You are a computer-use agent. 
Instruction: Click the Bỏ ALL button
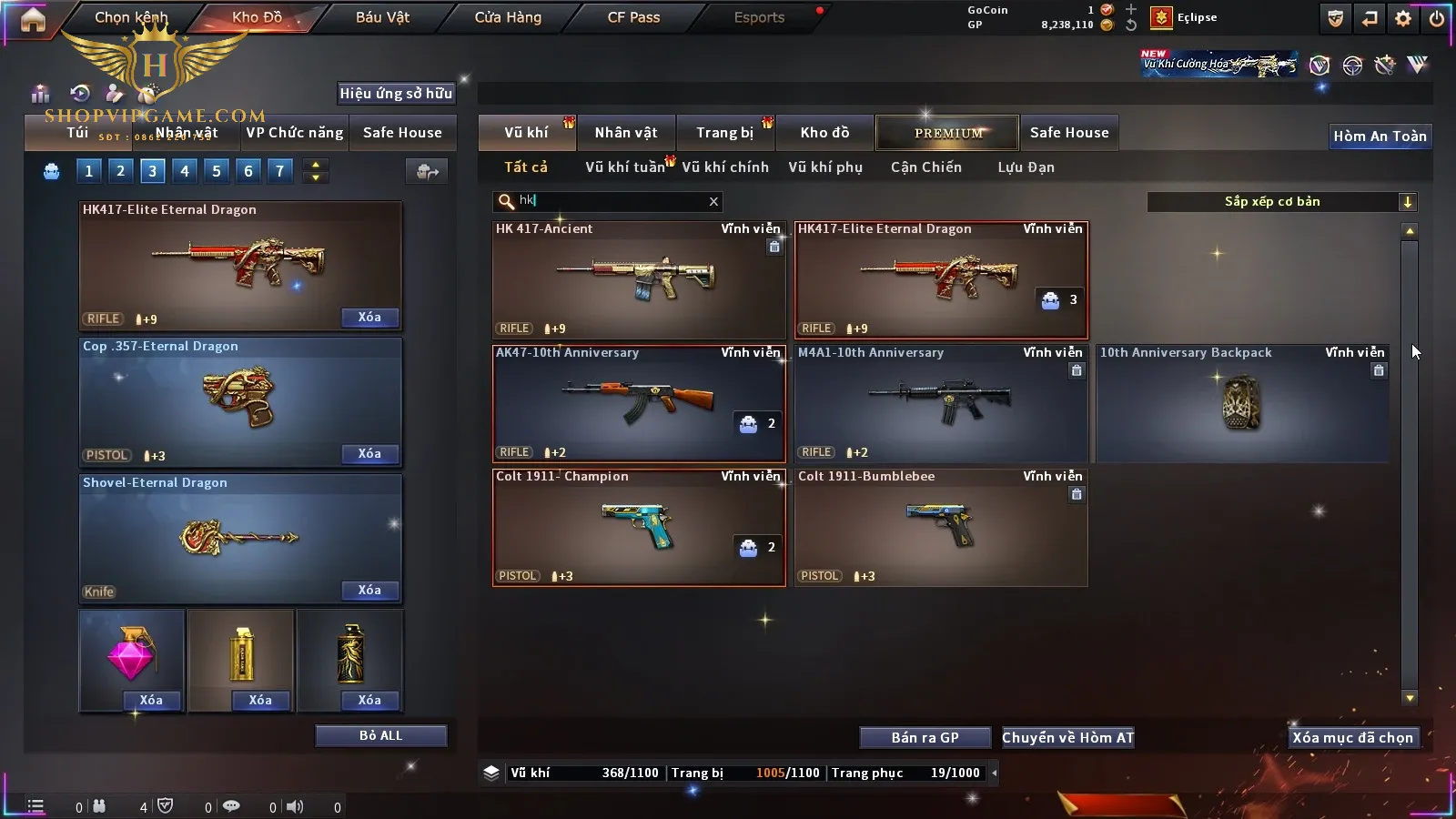(380, 736)
